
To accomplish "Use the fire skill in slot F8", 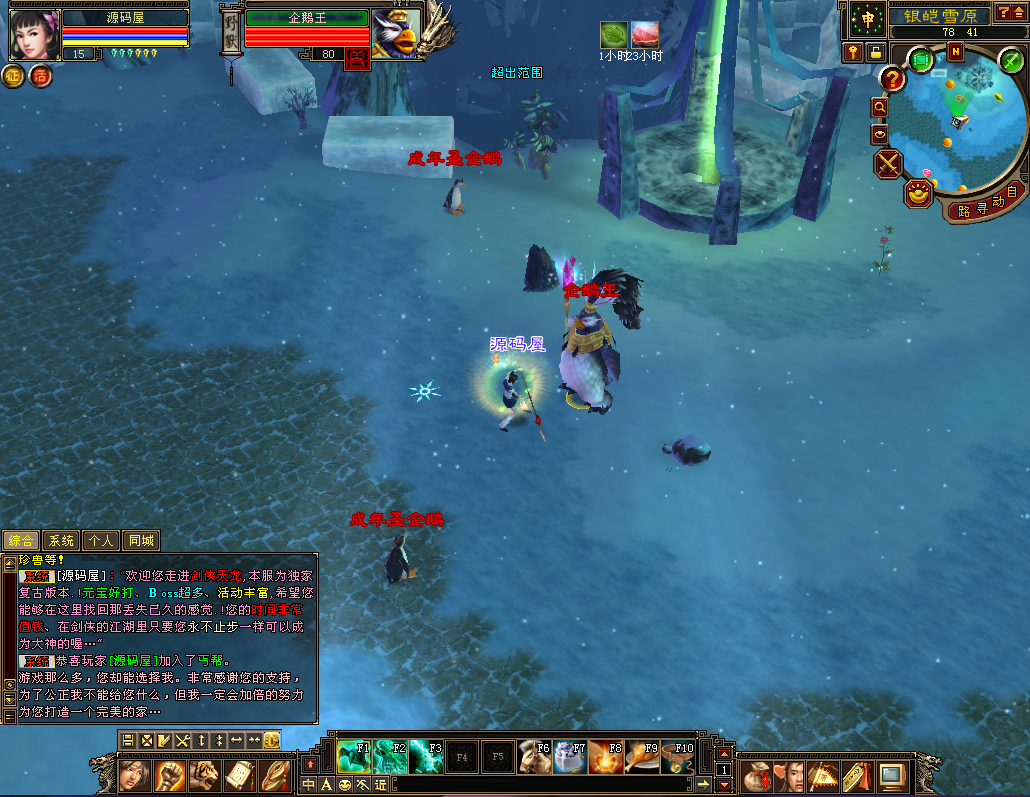I will pos(606,757).
